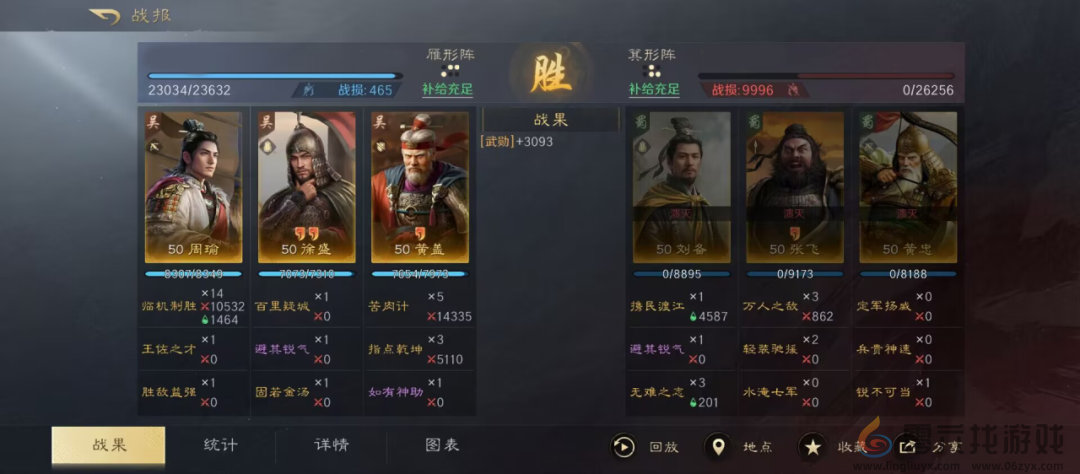The image size is (1080, 474).
Task: Select the 周瑜 general card
Action: pyautogui.click(x=193, y=186)
